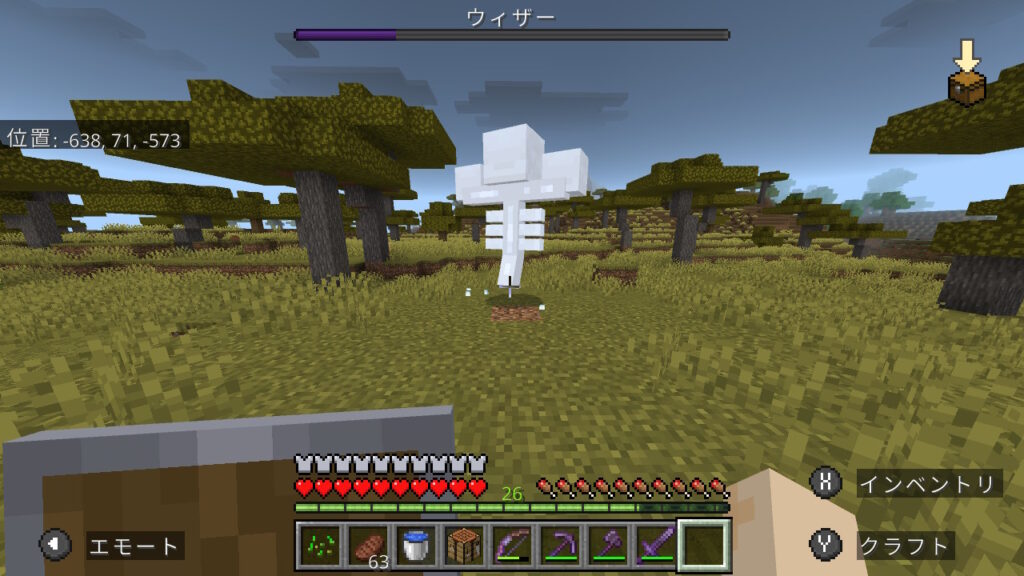Switch to the enchanted pickaxe

[561, 545]
